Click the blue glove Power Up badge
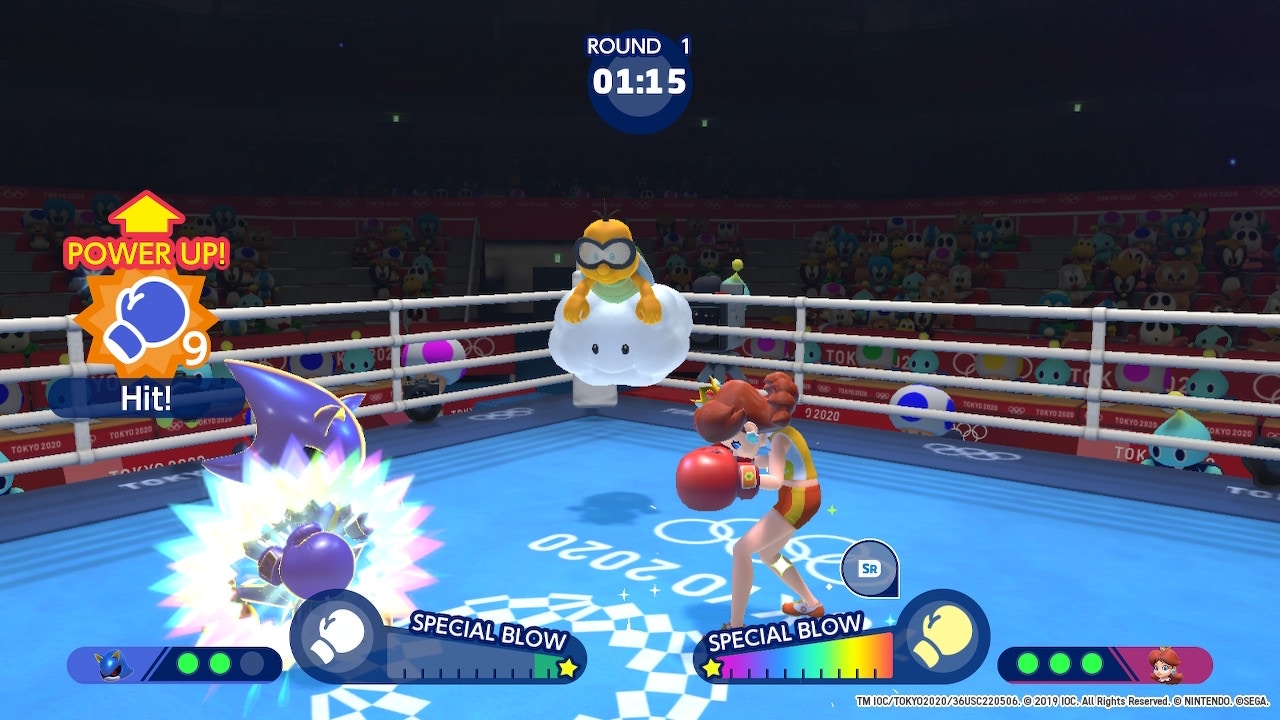The width and height of the screenshot is (1280, 720). point(146,319)
